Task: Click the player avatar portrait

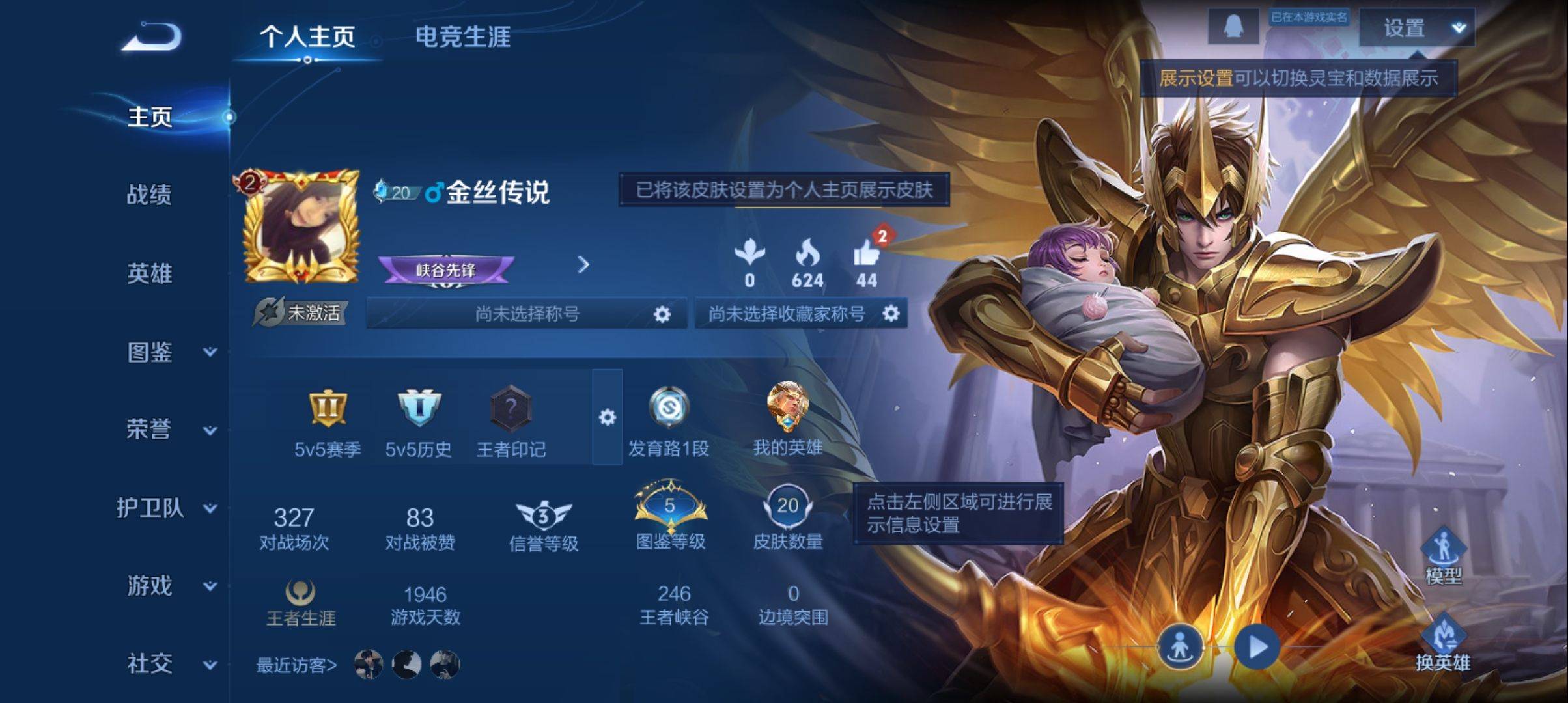Action: pyautogui.click(x=300, y=228)
